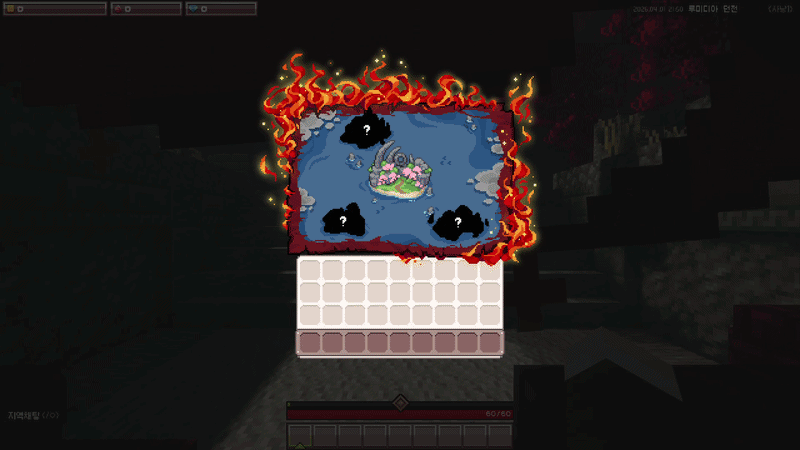Choose the top unknown island silhouette
Image resolution: width=800 pixels, height=450 pixels.
pyautogui.click(x=366, y=130)
